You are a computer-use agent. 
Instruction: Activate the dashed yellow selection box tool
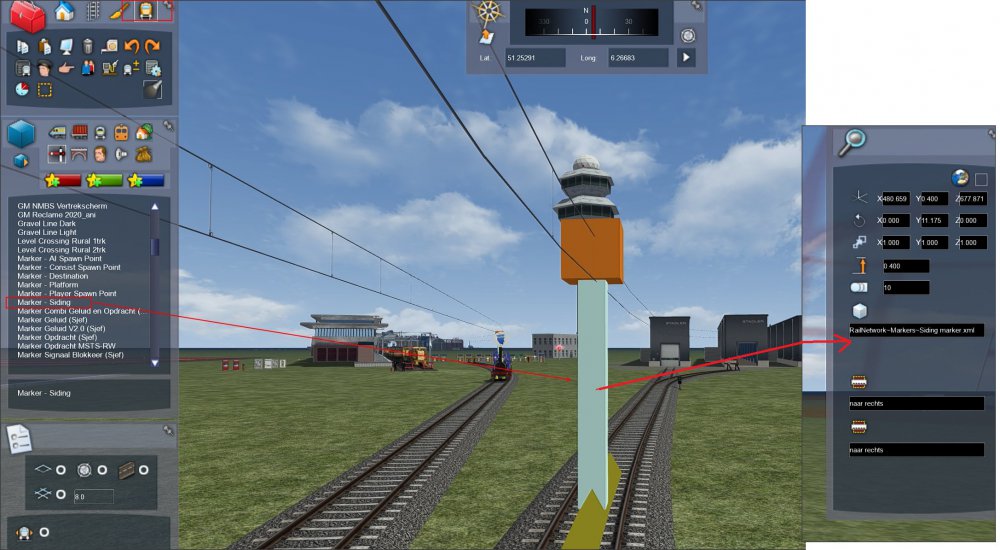click(44, 90)
